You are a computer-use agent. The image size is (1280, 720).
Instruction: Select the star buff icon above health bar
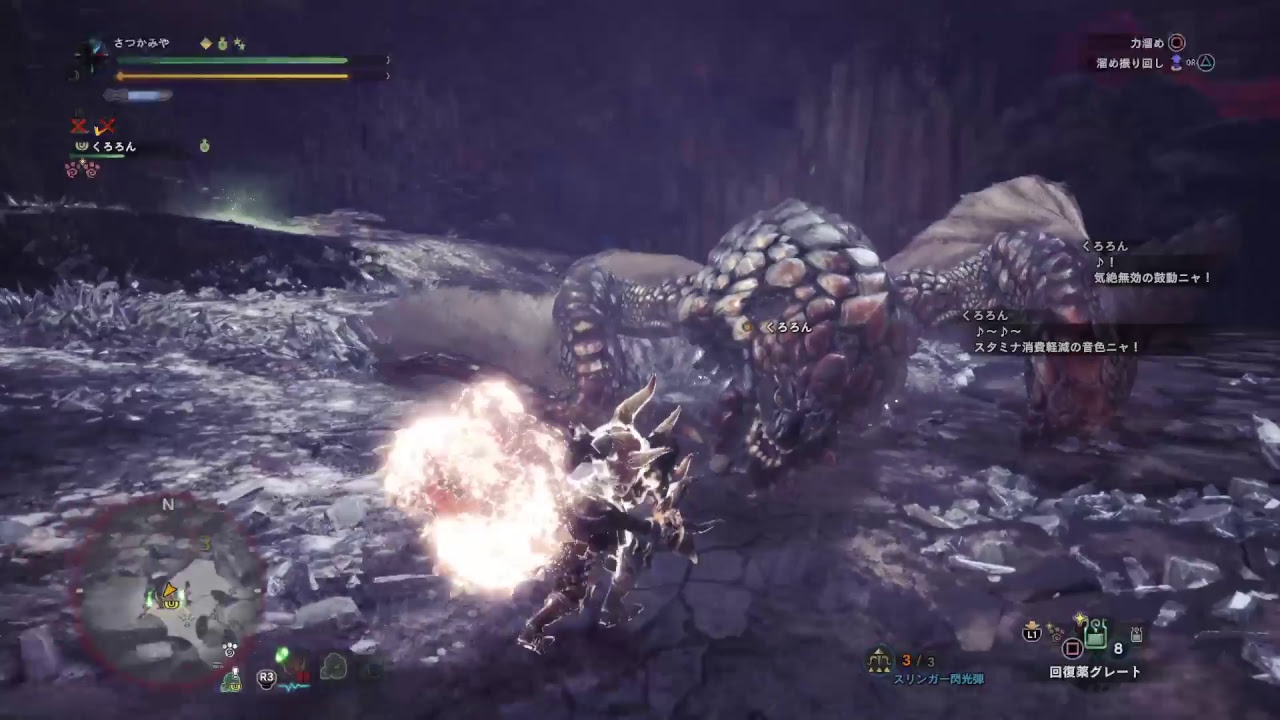(x=237, y=44)
